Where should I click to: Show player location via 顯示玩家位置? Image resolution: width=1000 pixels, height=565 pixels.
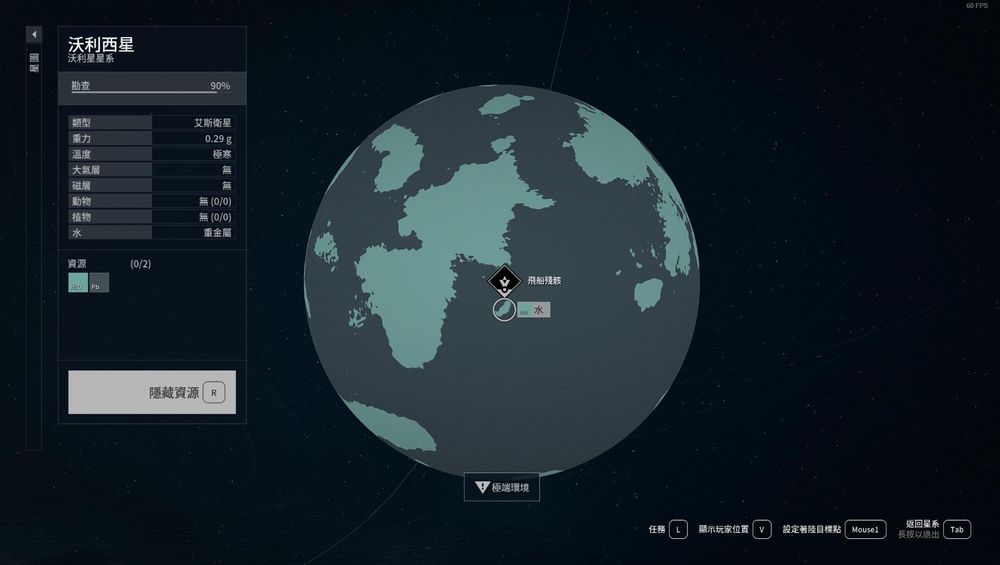[762, 529]
